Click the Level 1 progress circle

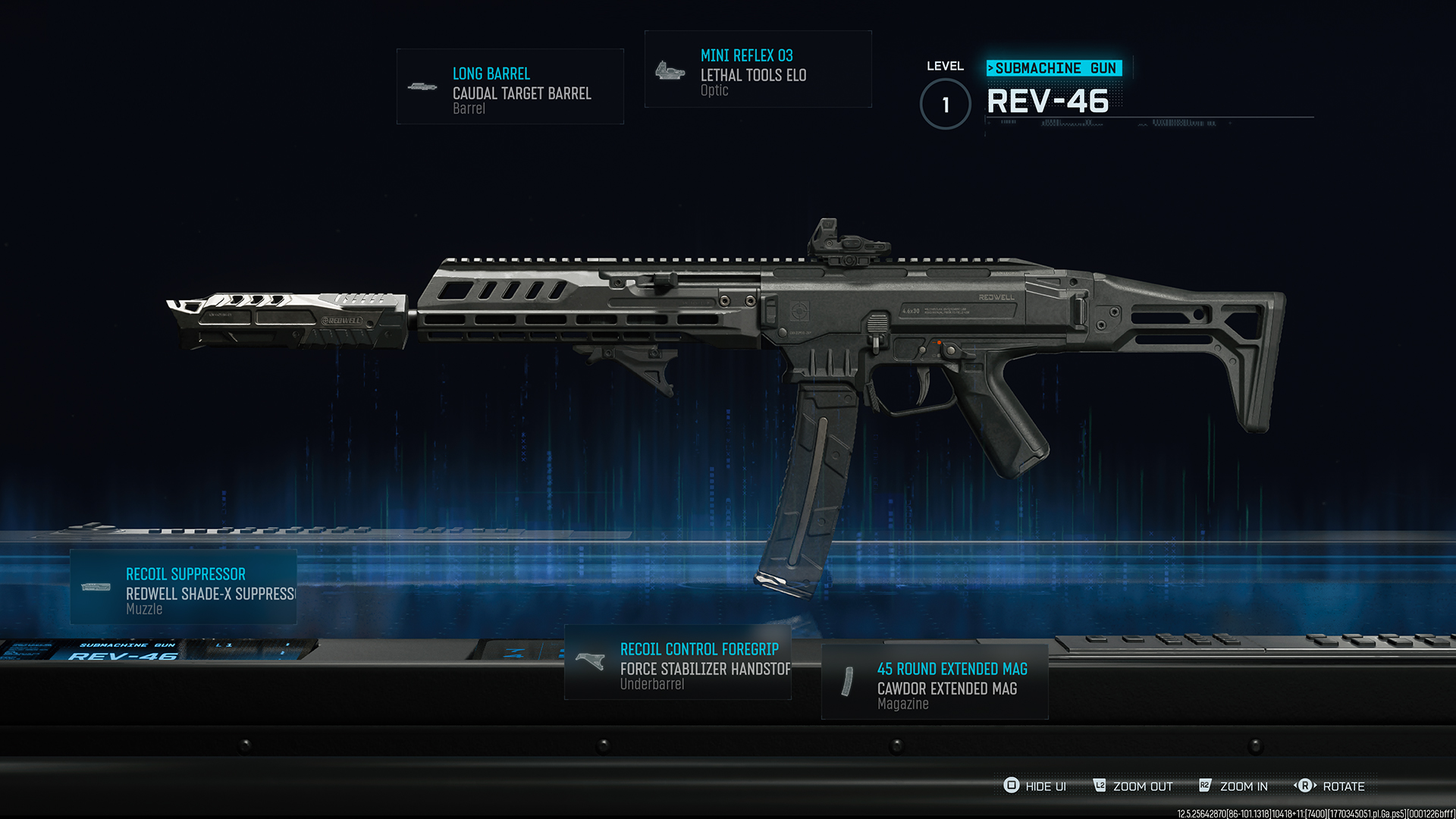[945, 105]
